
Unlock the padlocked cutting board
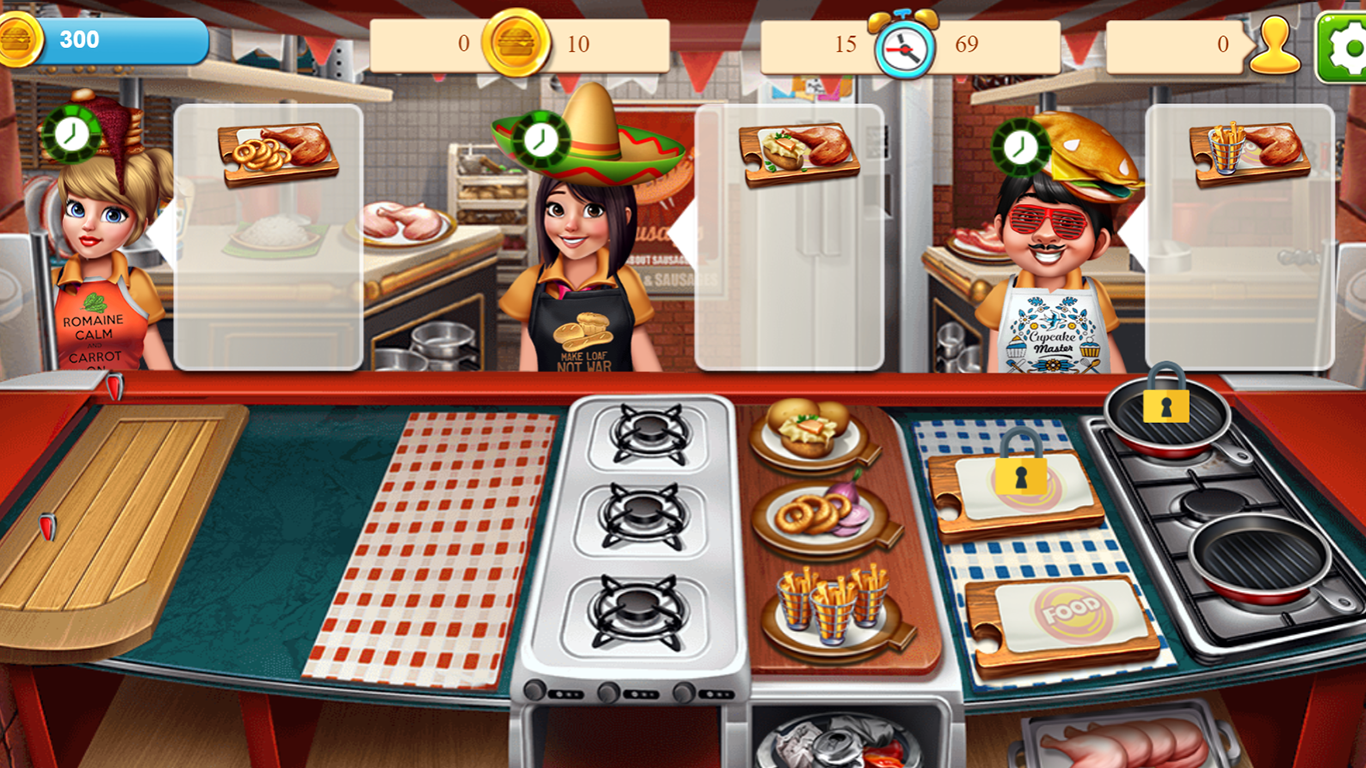click(x=1022, y=477)
